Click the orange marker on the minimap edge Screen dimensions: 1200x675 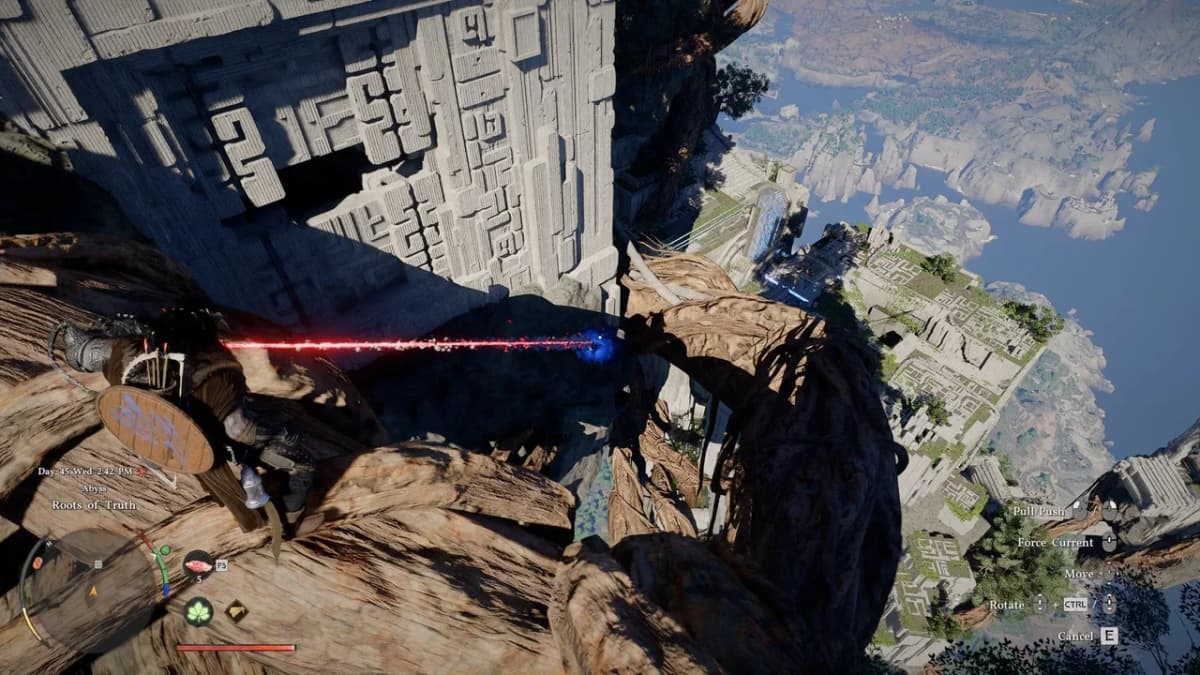pyautogui.click(x=38, y=561)
